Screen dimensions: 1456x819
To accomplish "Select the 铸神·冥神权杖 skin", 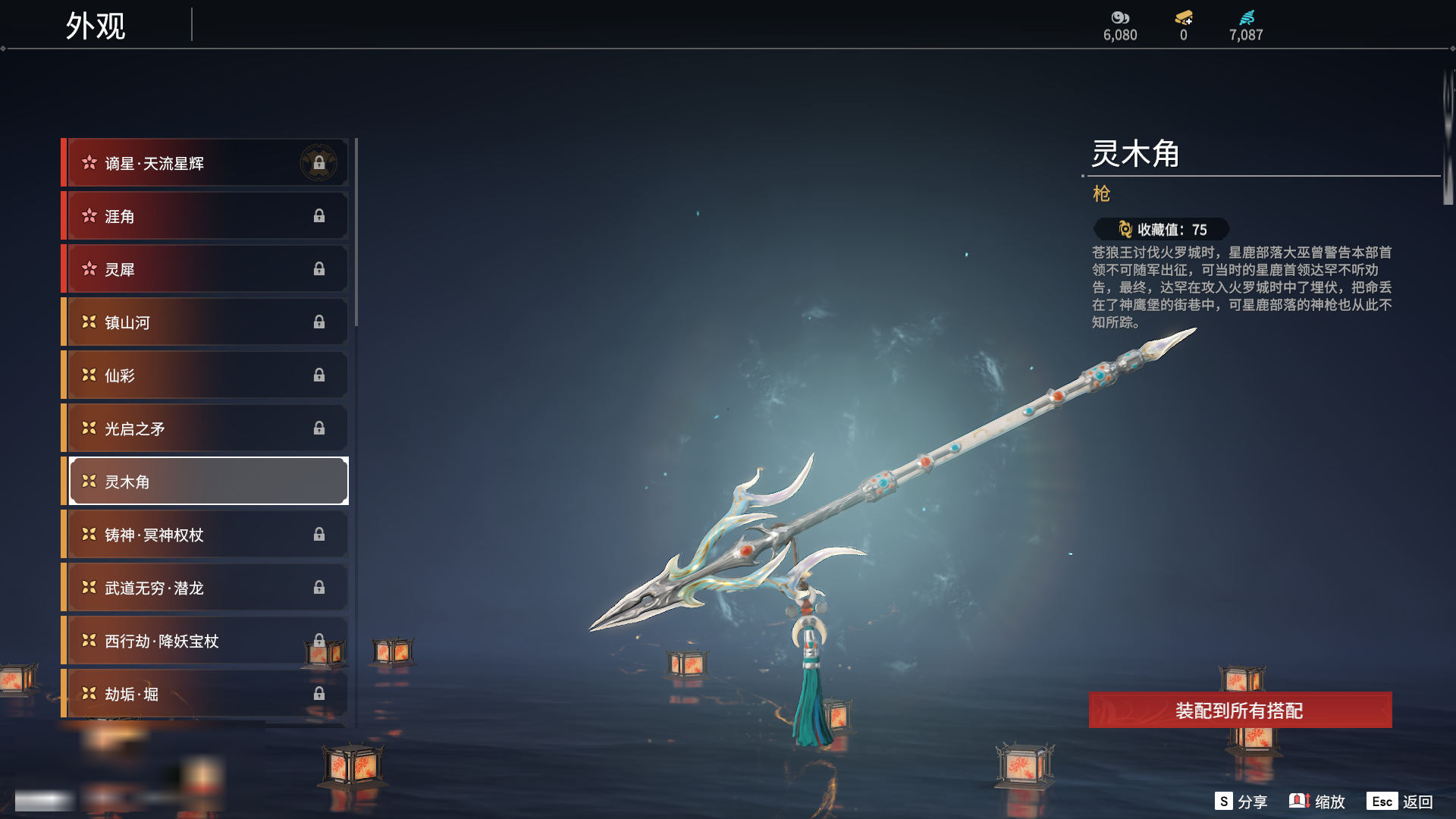I will coord(205,535).
